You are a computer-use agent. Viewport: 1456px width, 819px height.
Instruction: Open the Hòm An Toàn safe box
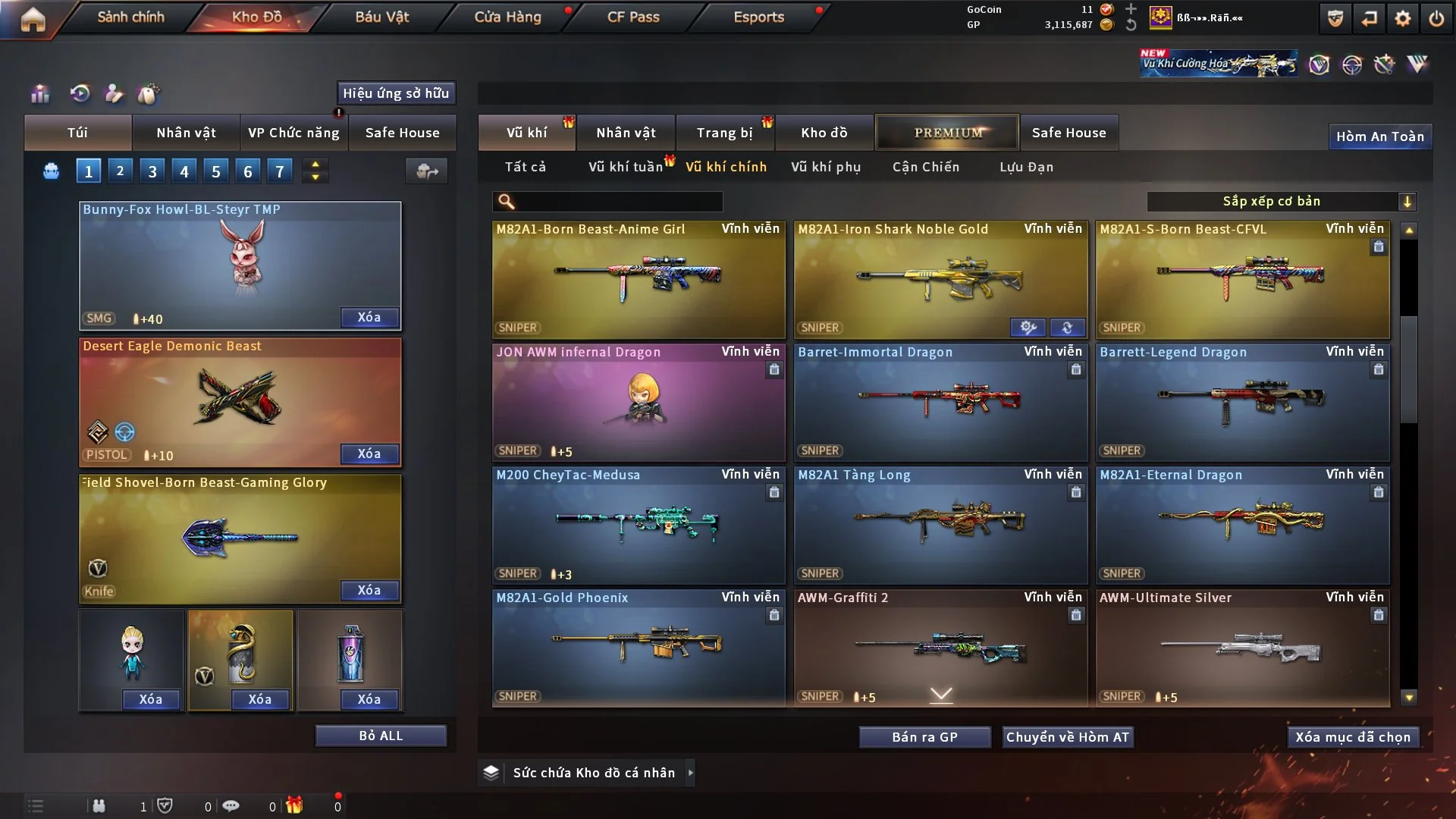point(1379,136)
